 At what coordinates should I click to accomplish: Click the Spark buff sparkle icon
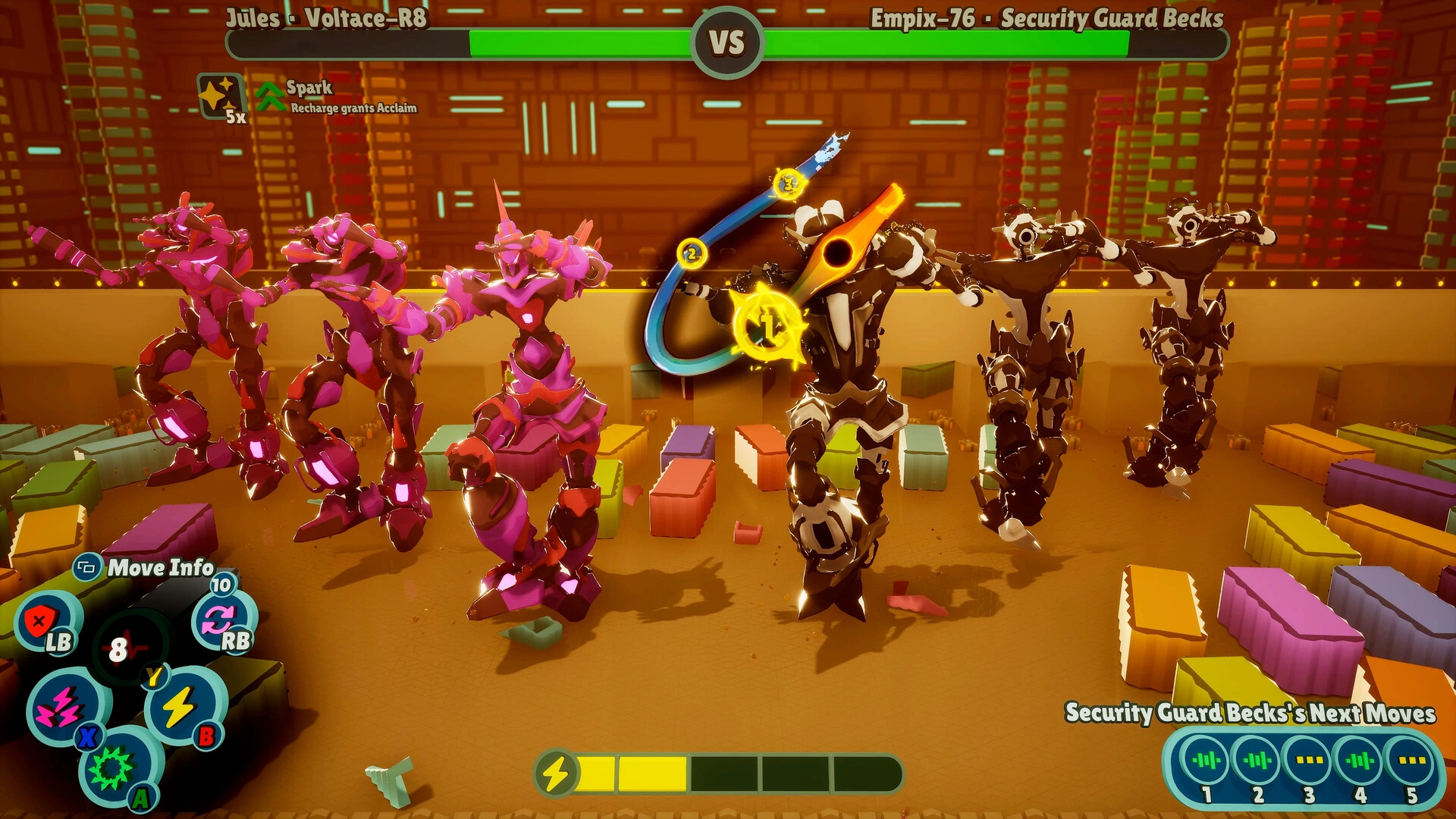pos(218,93)
